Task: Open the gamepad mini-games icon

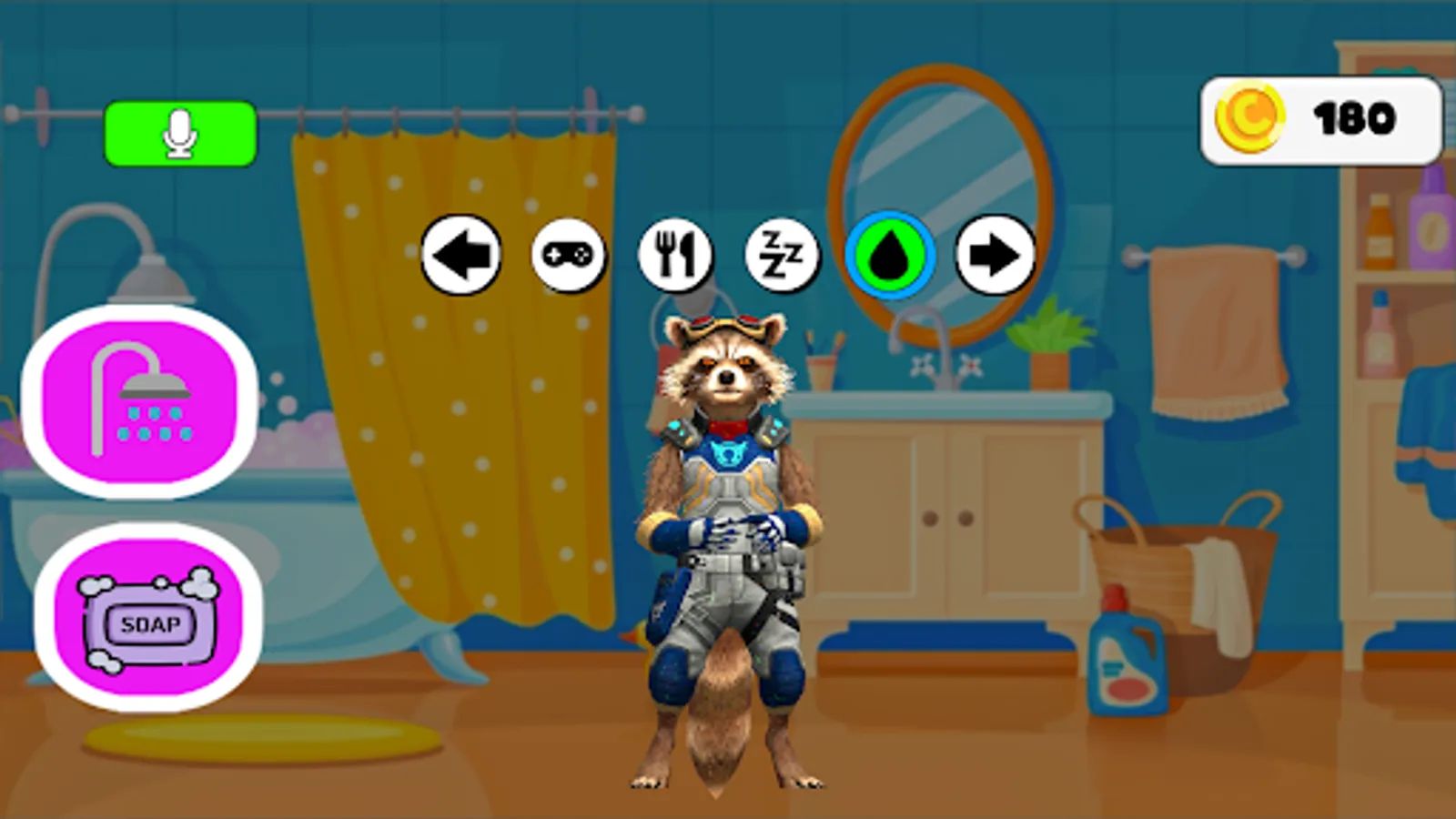Action: coord(566,256)
